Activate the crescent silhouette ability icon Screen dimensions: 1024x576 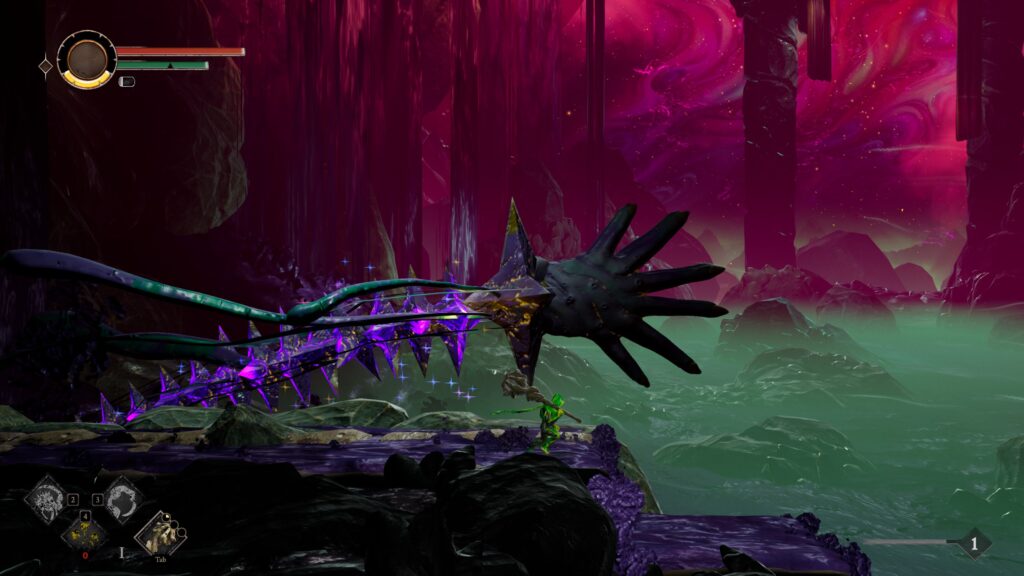coord(122,497)
